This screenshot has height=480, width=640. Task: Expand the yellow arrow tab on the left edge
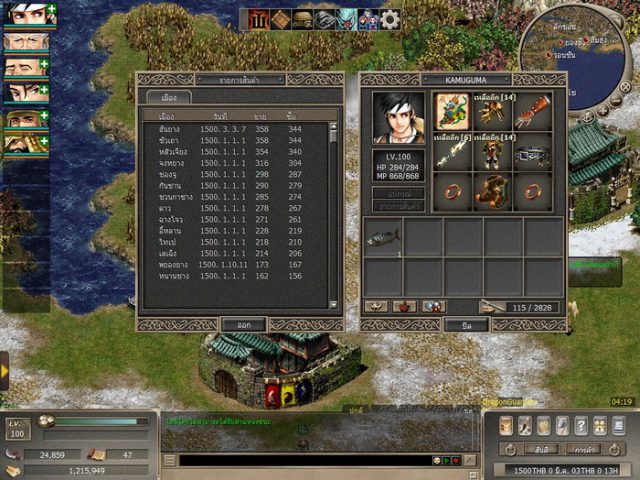coord(4,371)
